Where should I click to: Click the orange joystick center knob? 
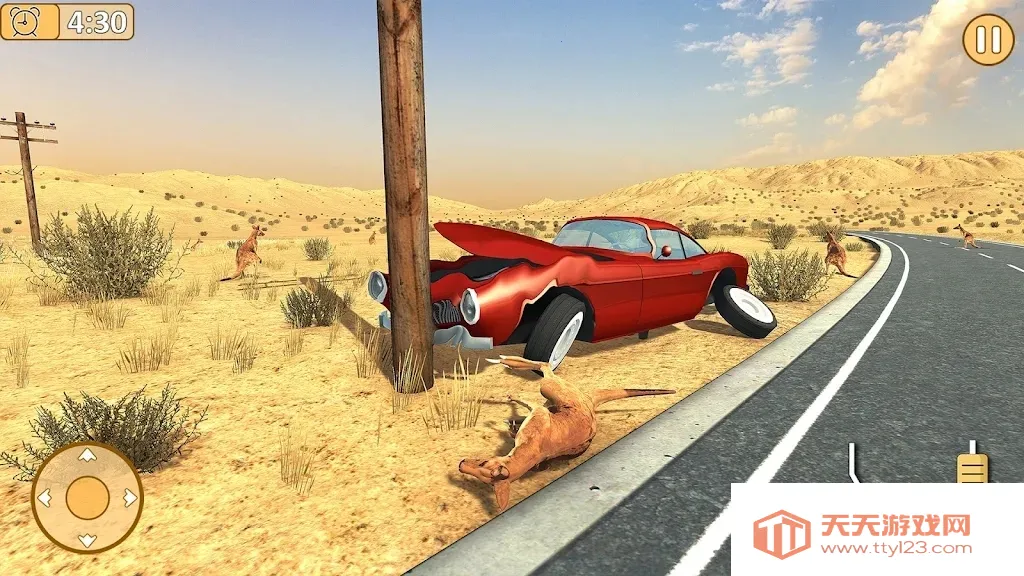[87, 498]
